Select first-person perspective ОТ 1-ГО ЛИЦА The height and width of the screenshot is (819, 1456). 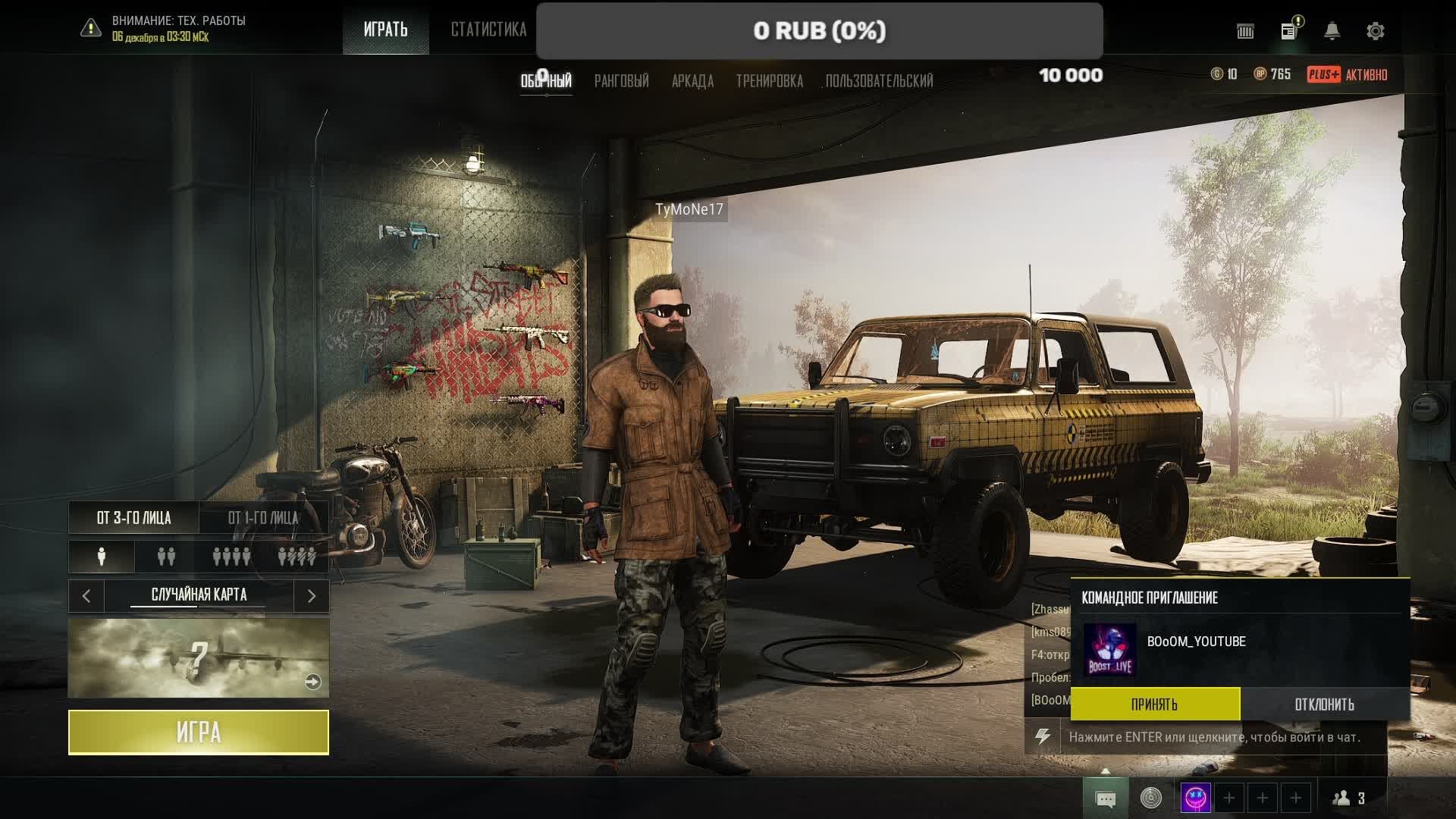coord(263,518)
